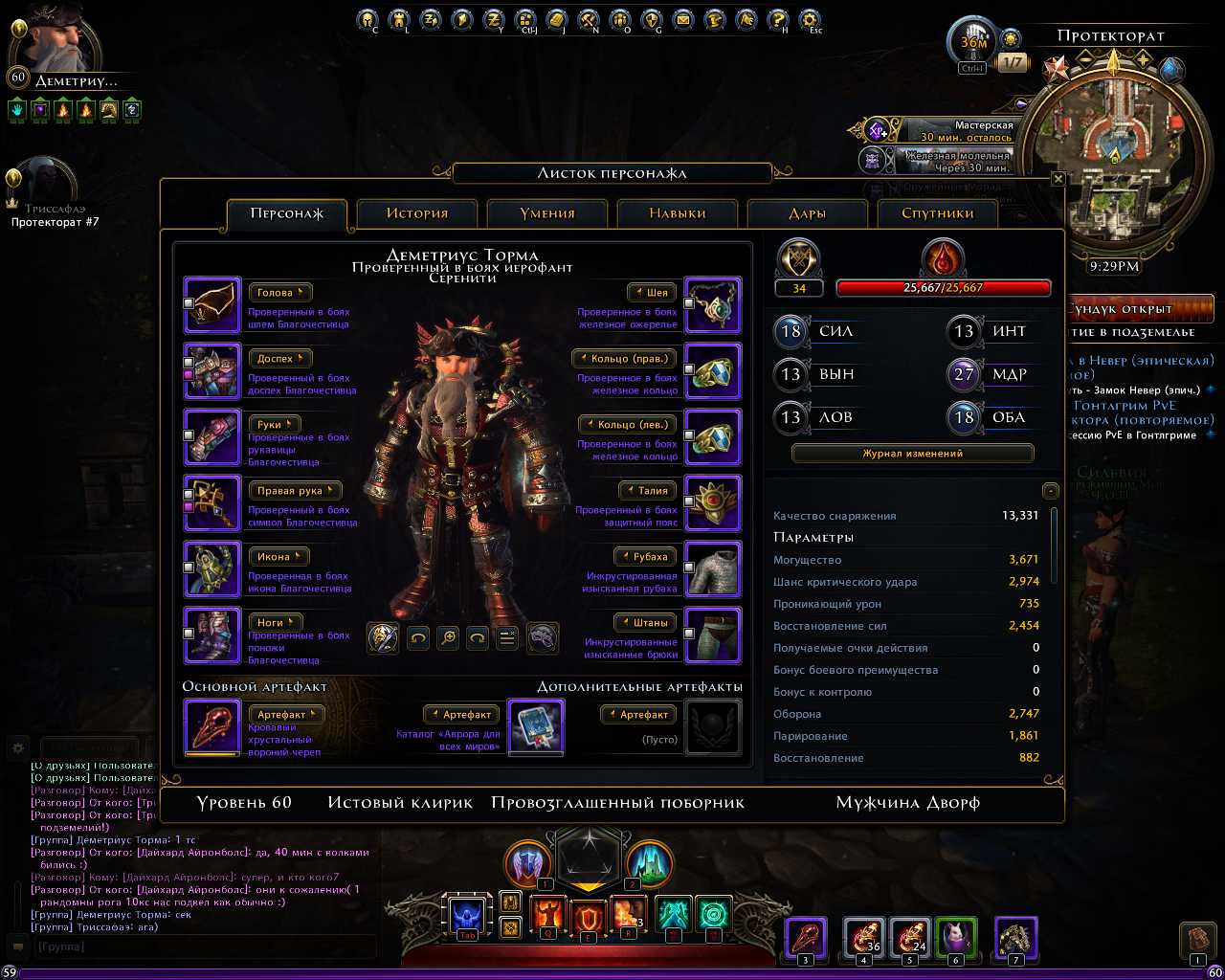
Task: Select the head helmet equipment slot
Action: pos(212,305)
